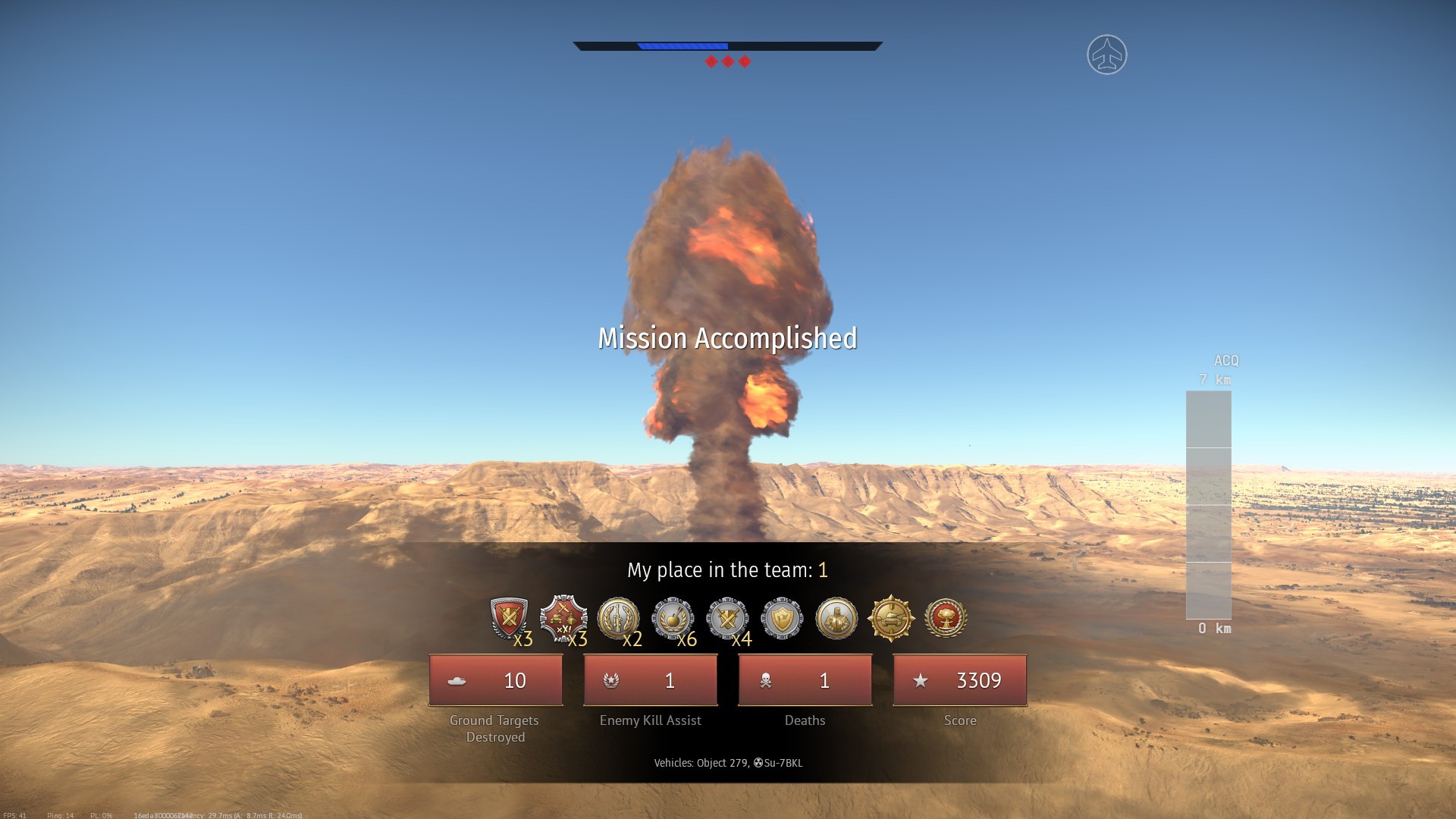The image size is (1456, 819).
Task: Inspect the sniper rifle laurel medal
Action: click(x=618, y=618)
